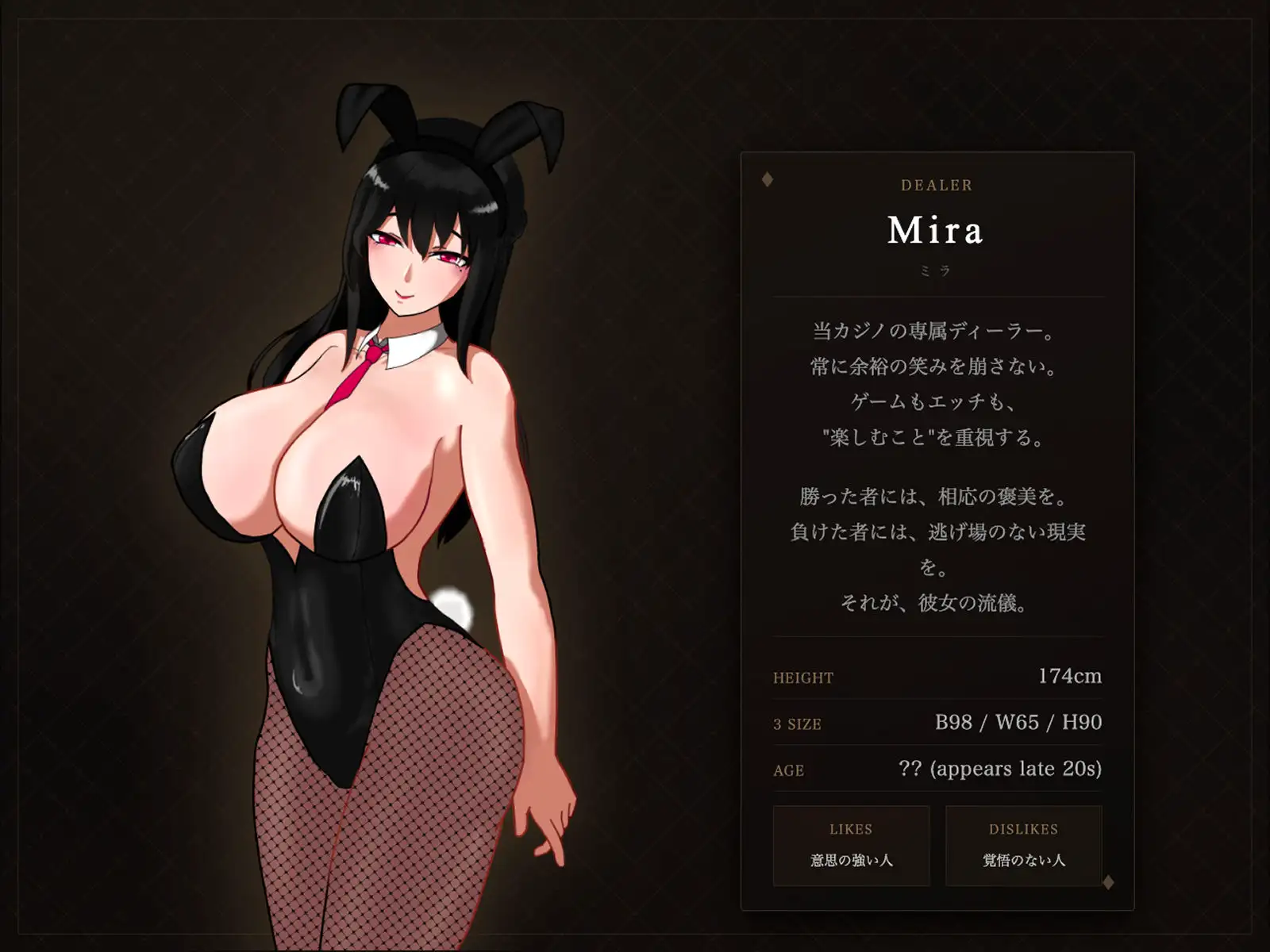Expand the HEIGHT row showing 174cm

coord(937,678)
